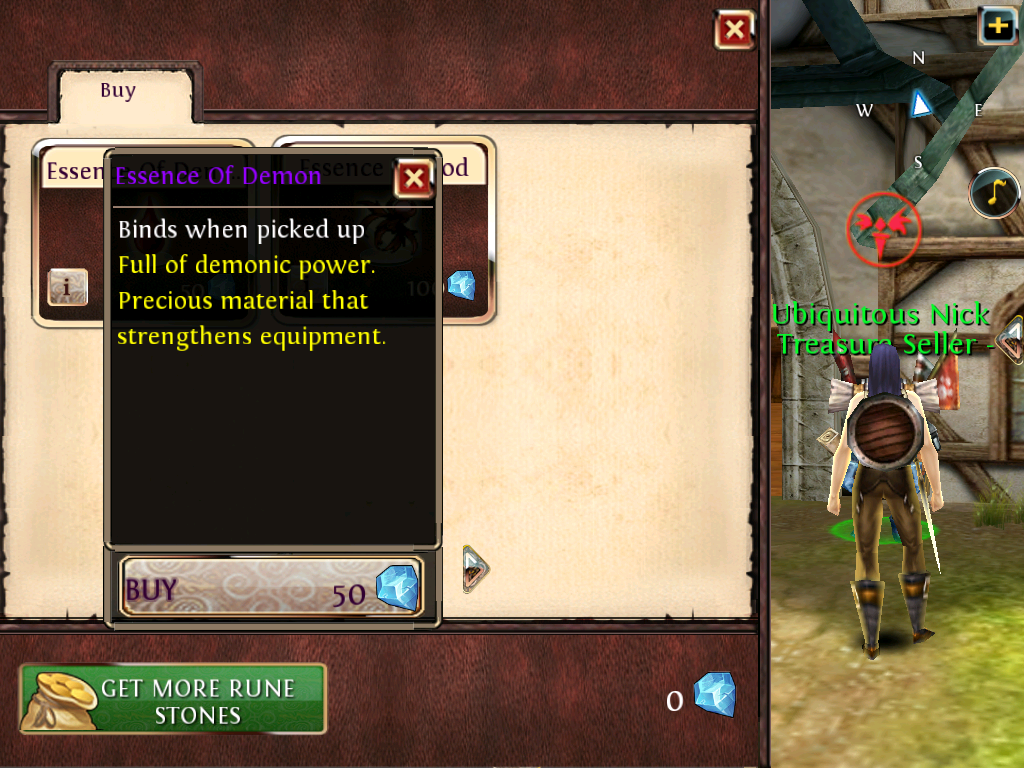The height and width of the screenshot is (768, 1024).
Task: Close the shop window
Action: [734, 30]
